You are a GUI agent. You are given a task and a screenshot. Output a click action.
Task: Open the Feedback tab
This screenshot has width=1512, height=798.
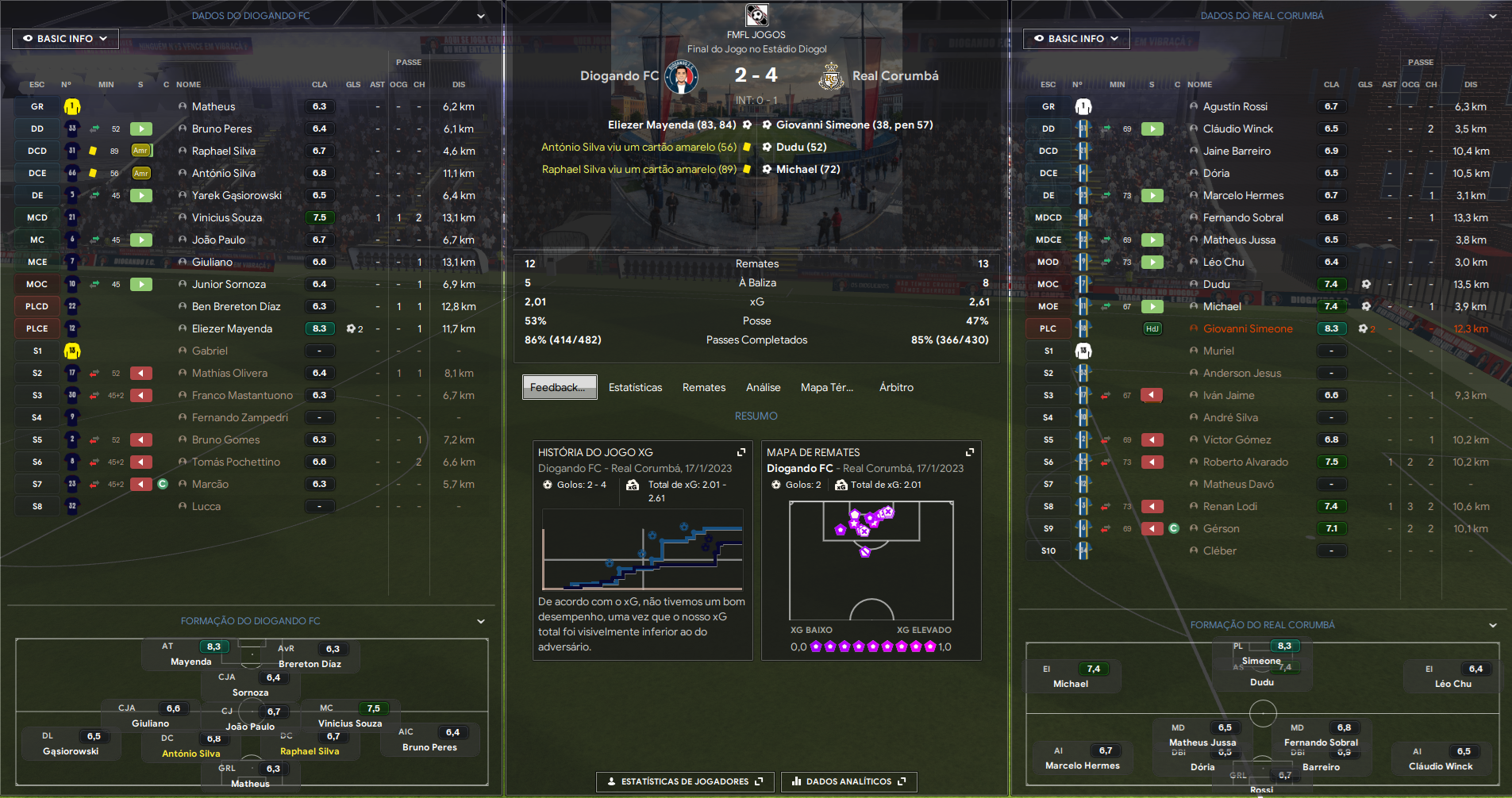point(559,387)
